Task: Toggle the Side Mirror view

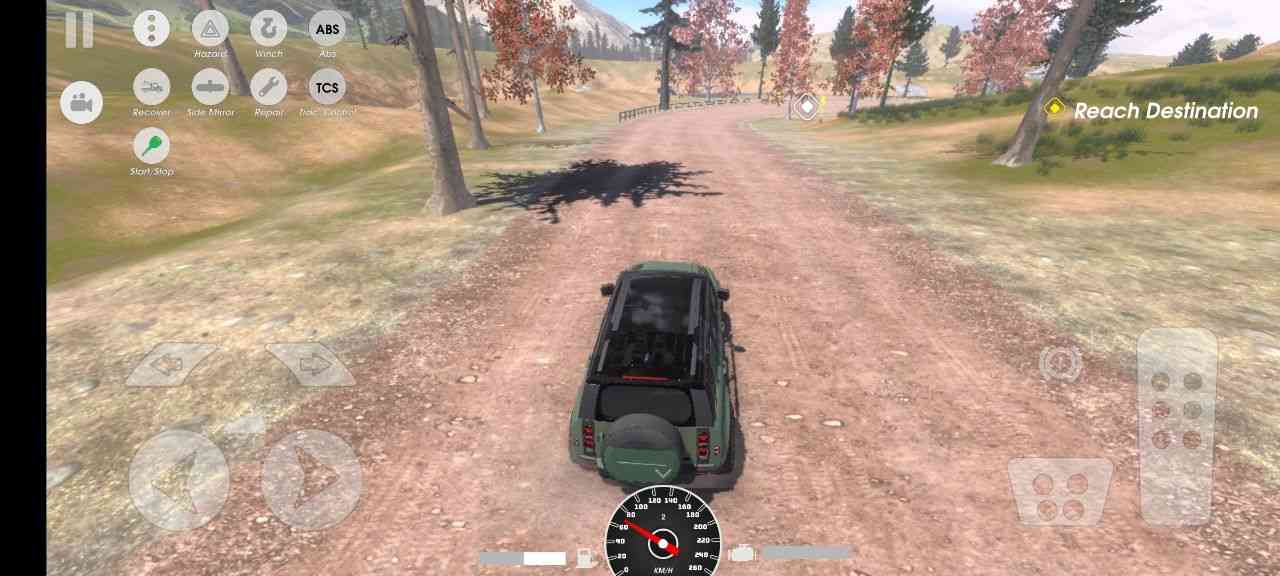Action: tap(210, 87)
